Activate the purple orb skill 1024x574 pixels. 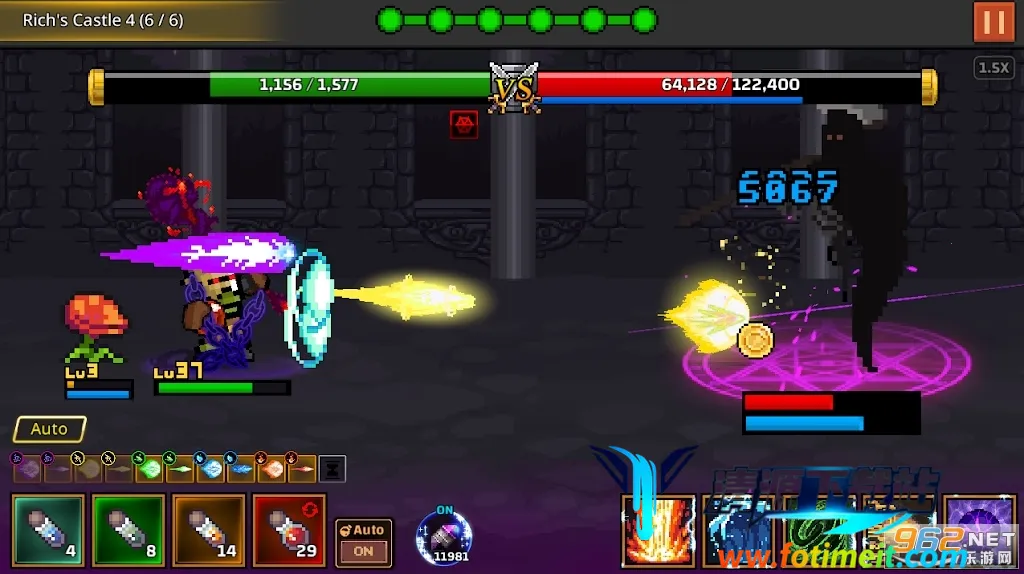[978, 530]
